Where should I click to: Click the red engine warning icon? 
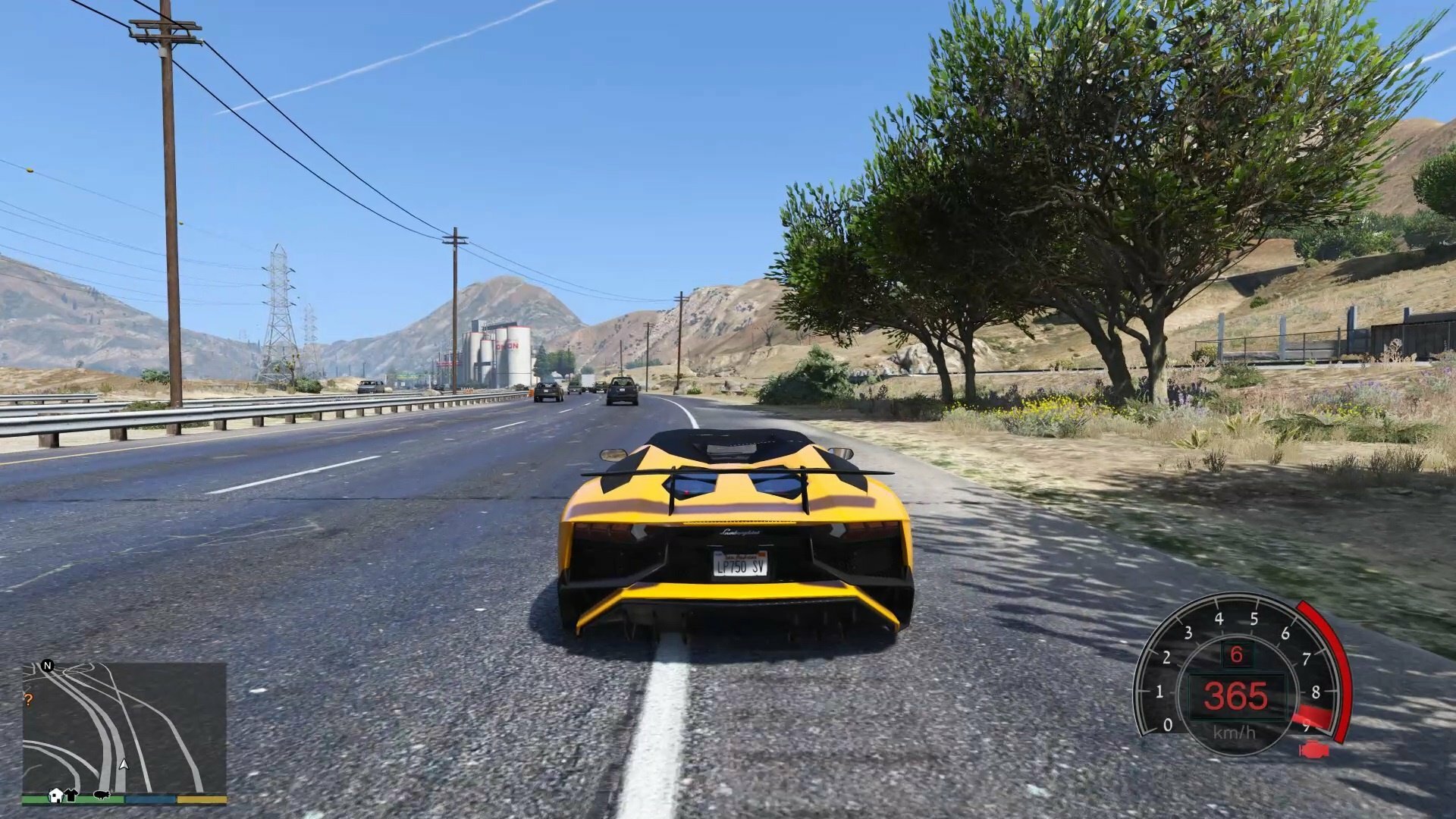(1313, 751)
